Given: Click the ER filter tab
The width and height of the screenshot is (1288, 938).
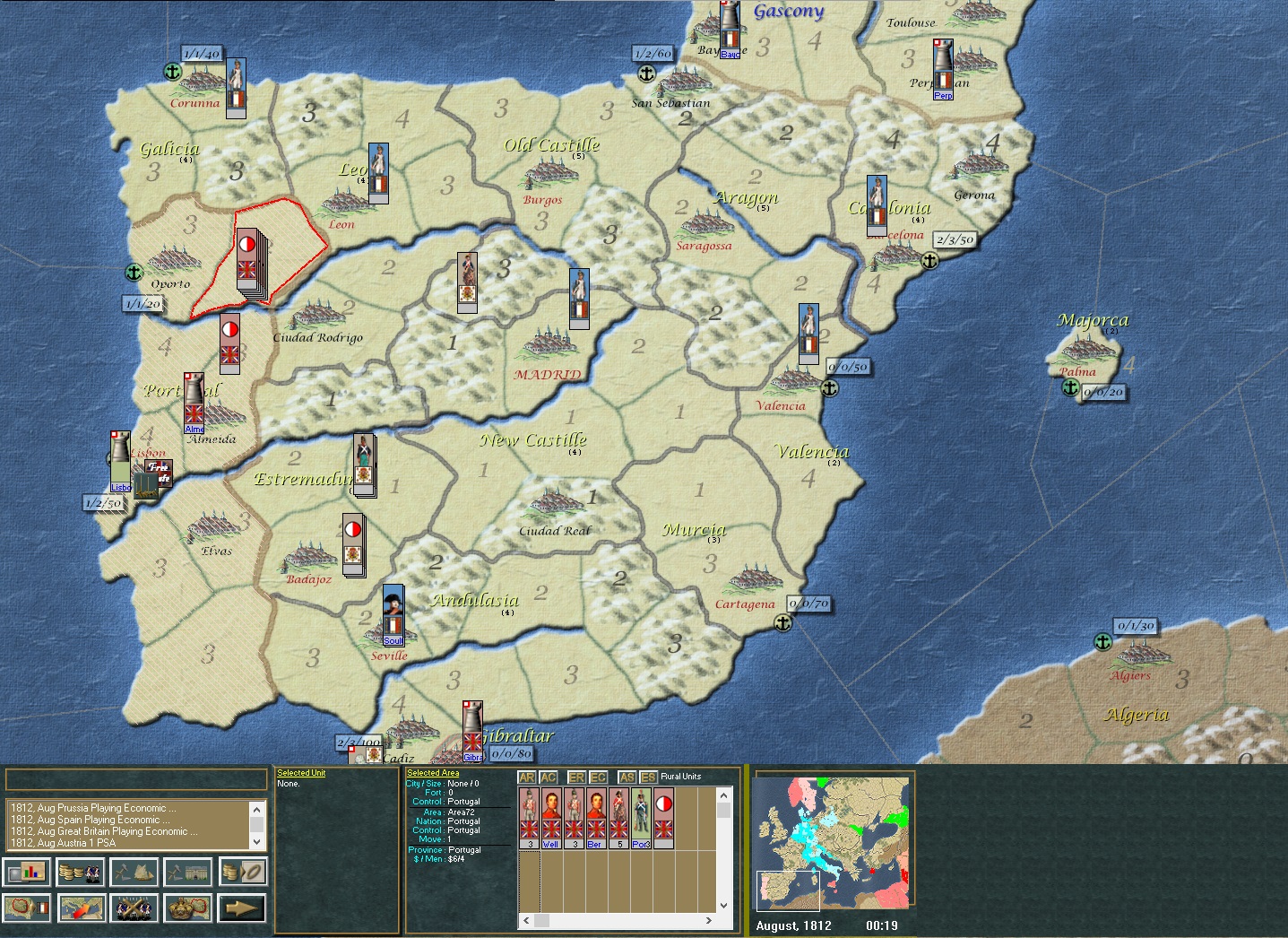Looking at the screenshot, I should [x=577, y=777].
